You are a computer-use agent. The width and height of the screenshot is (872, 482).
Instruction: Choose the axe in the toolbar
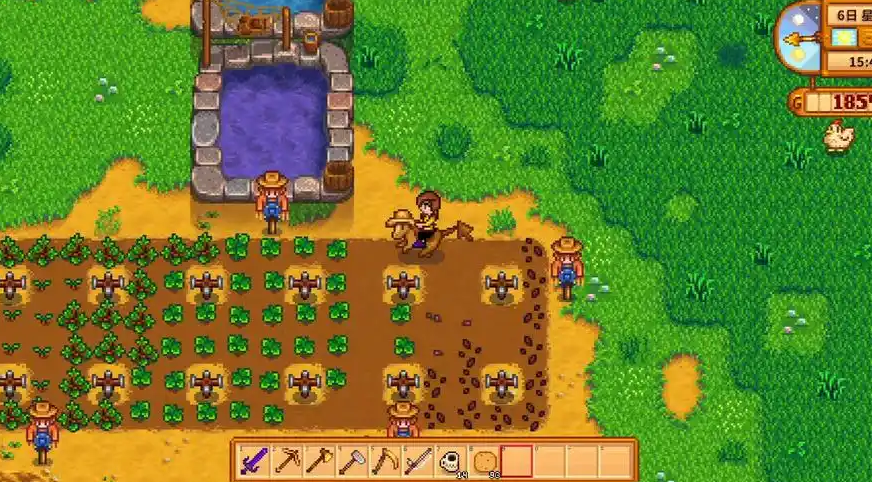click(x=320, y=462)
